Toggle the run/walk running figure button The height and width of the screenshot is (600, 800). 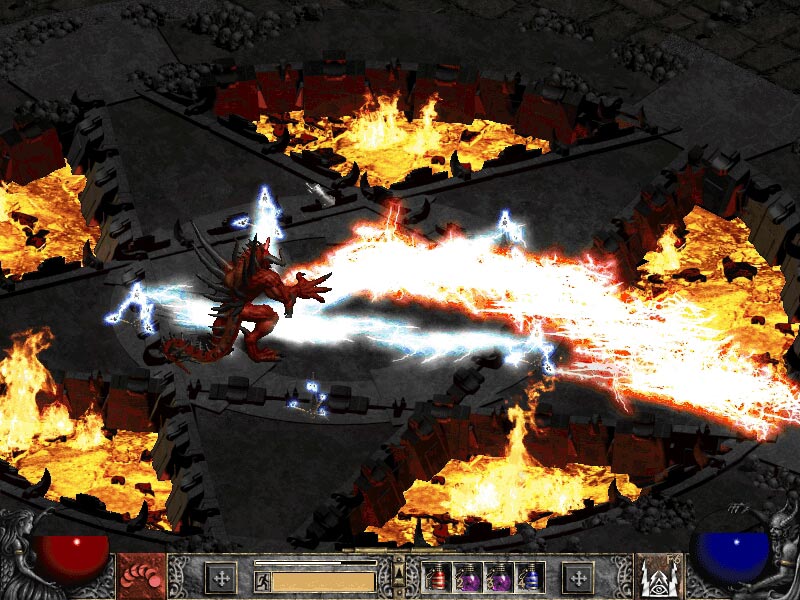click(x=261, y=579)
